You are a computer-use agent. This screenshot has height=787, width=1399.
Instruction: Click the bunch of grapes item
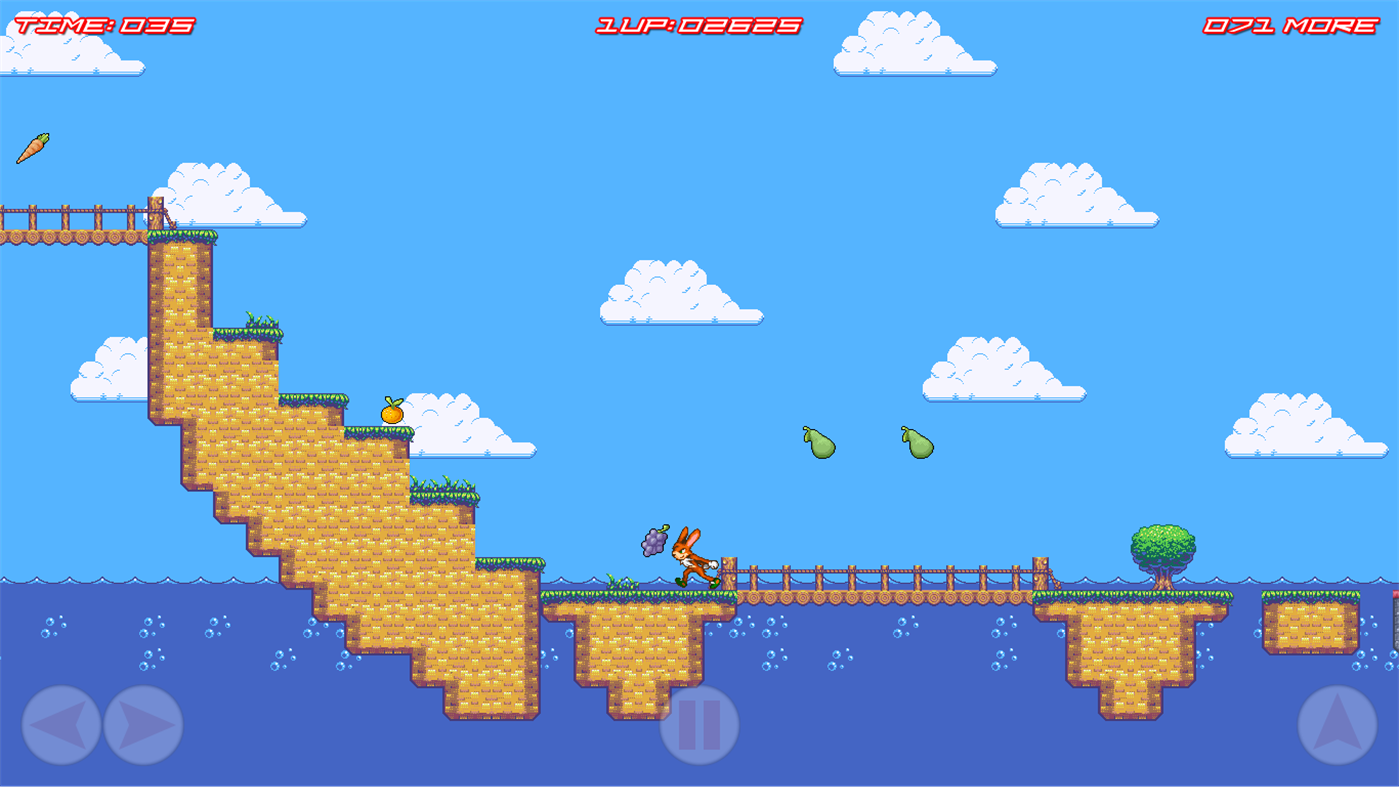653,541
